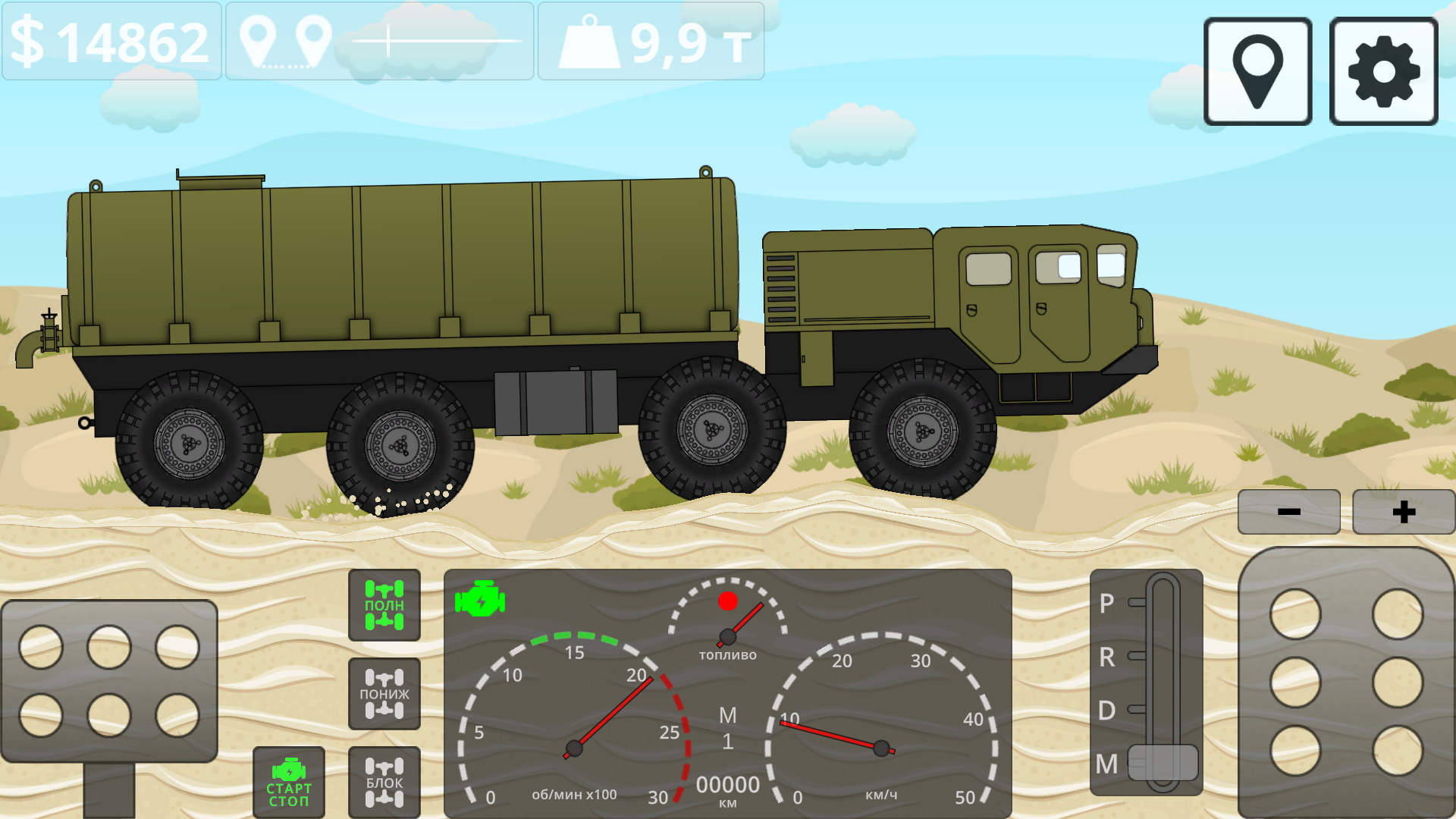Click the route distance indicator with map pins
This screenshot has width=1456, height=819.
[379, 42]
